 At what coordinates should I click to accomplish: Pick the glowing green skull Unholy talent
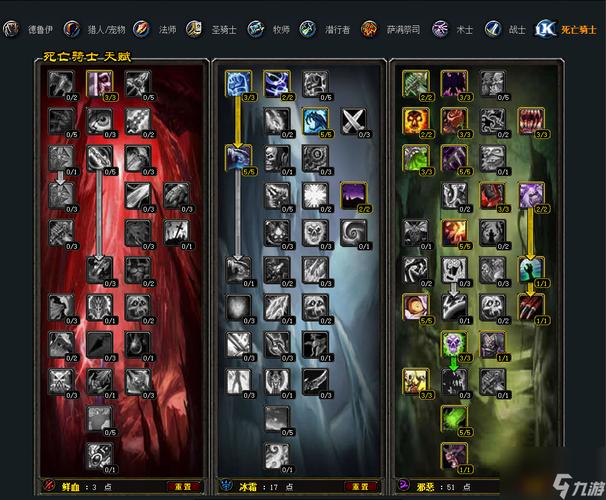[x=454, y=343]
